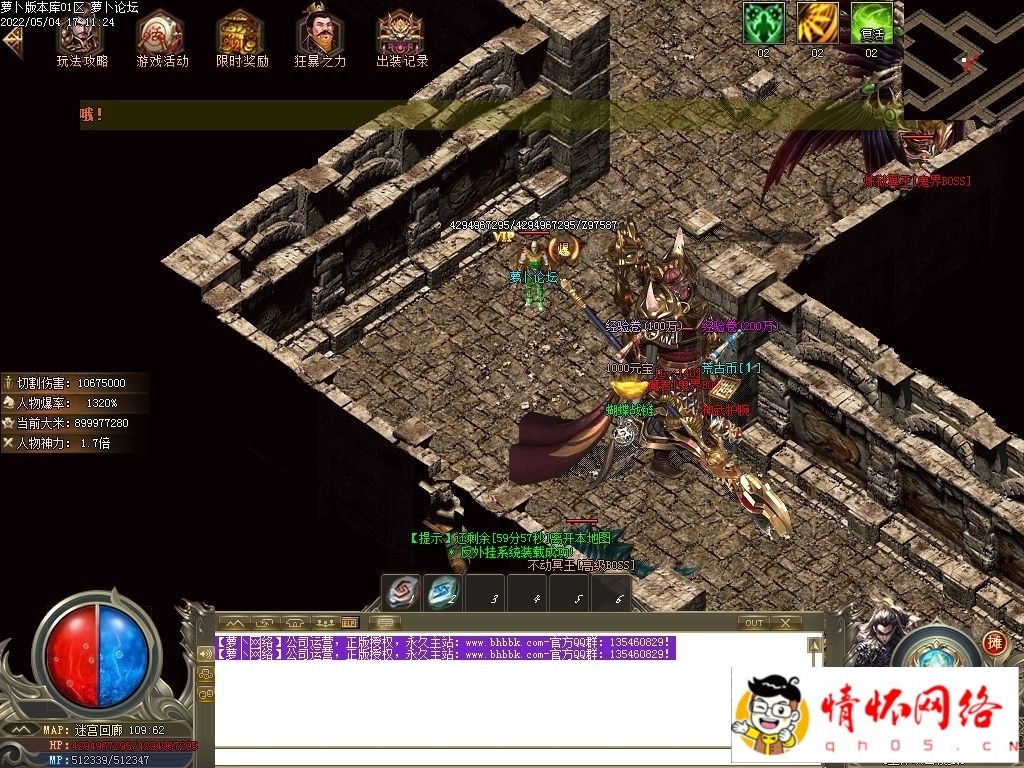Image resolution: width=1024 pixels, height=768 pixels.
Task: Click the golden feather buff icon
Action: [x=817, y=23]
